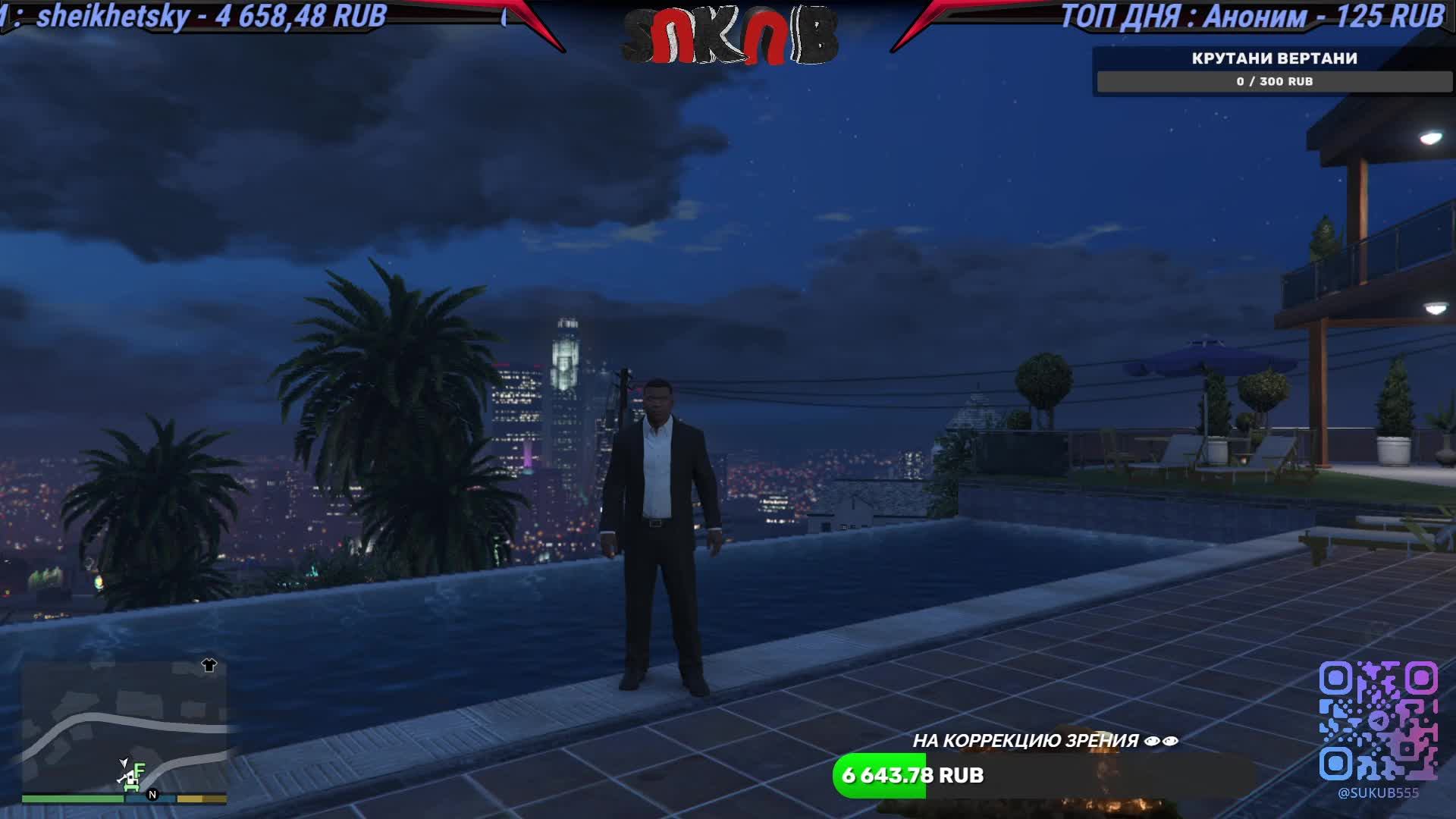
Task: Click the black N compass indicator on minimap
Action: (152, 795)
